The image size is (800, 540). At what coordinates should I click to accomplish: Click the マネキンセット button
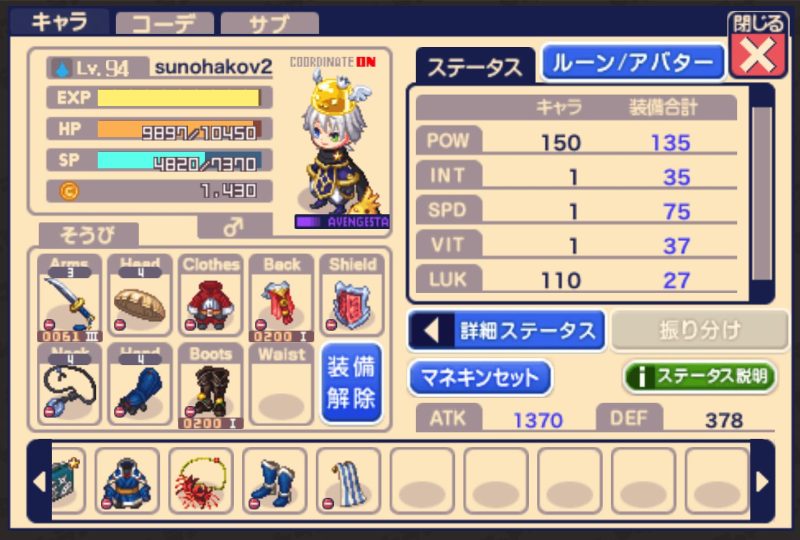coord(479,377)
